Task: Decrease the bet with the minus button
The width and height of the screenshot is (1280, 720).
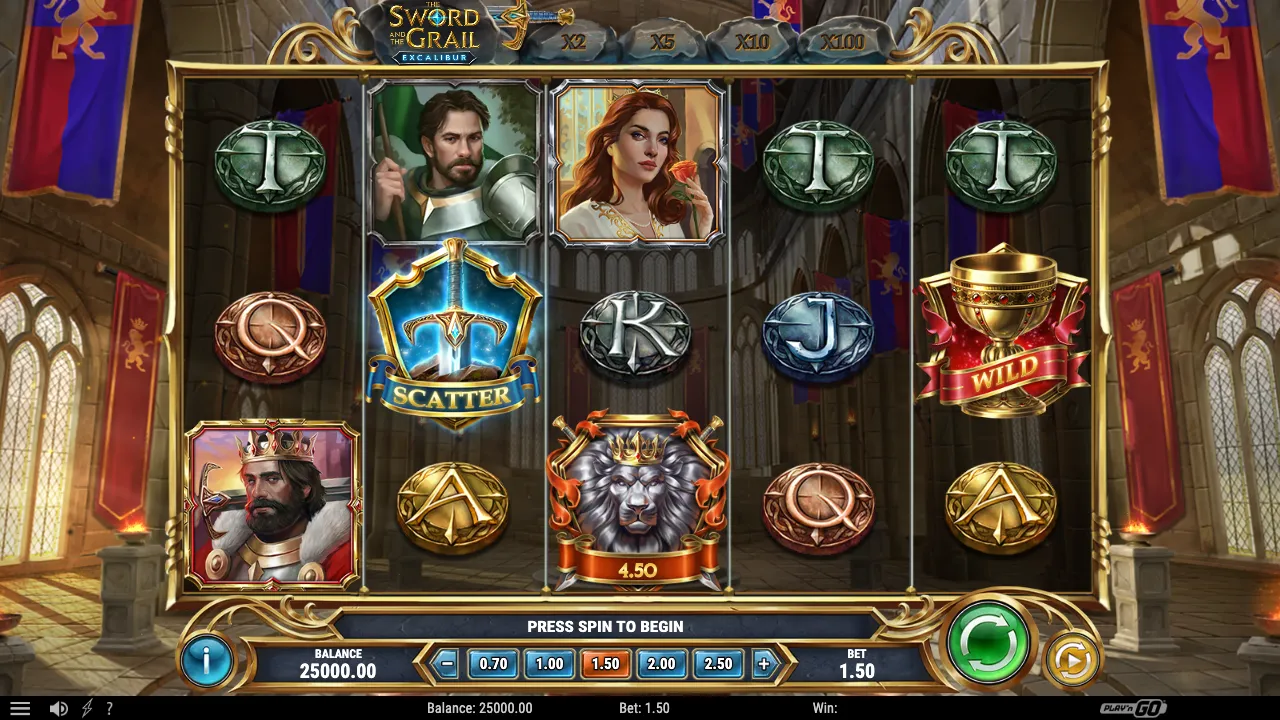Action: click(448, 663)
